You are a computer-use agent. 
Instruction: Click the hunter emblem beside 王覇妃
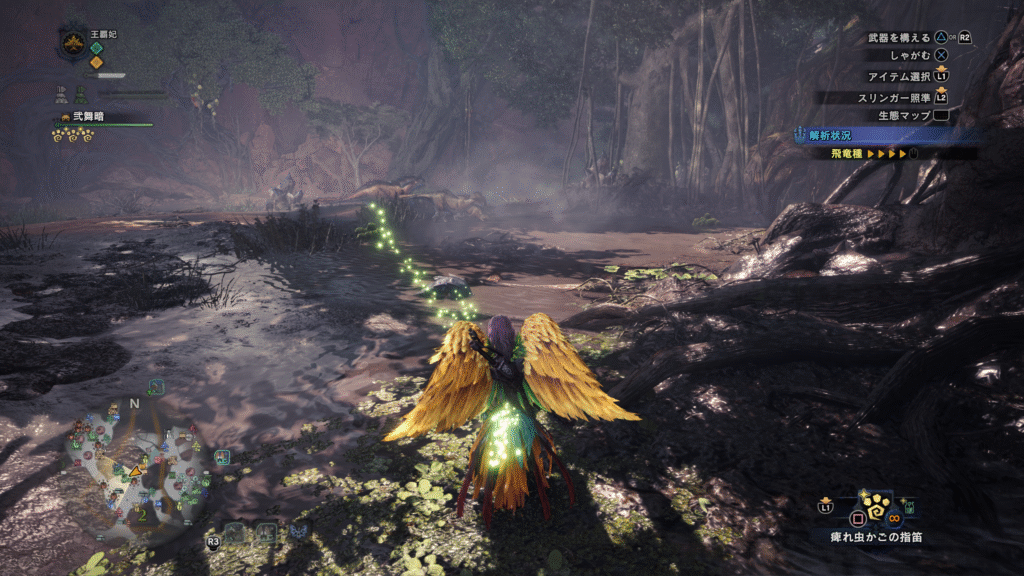(x=74, y=43)
